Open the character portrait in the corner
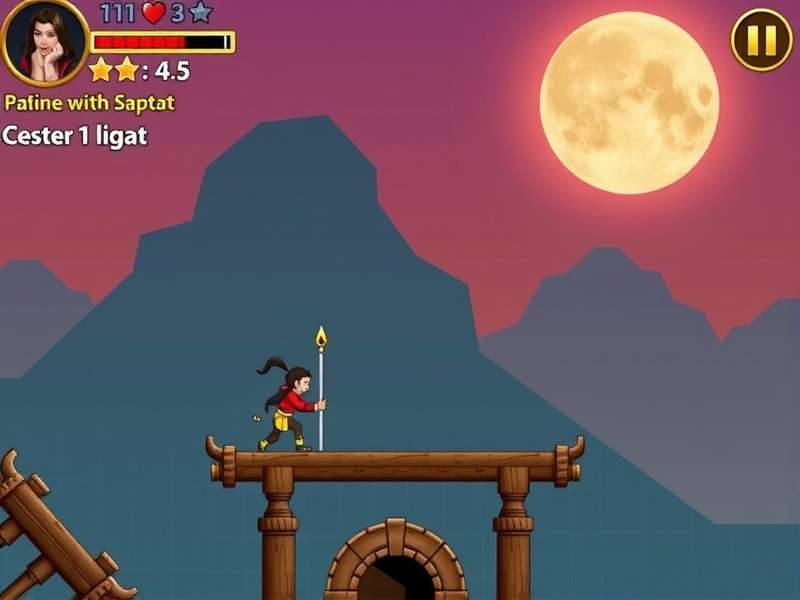 tap(44, 42)
